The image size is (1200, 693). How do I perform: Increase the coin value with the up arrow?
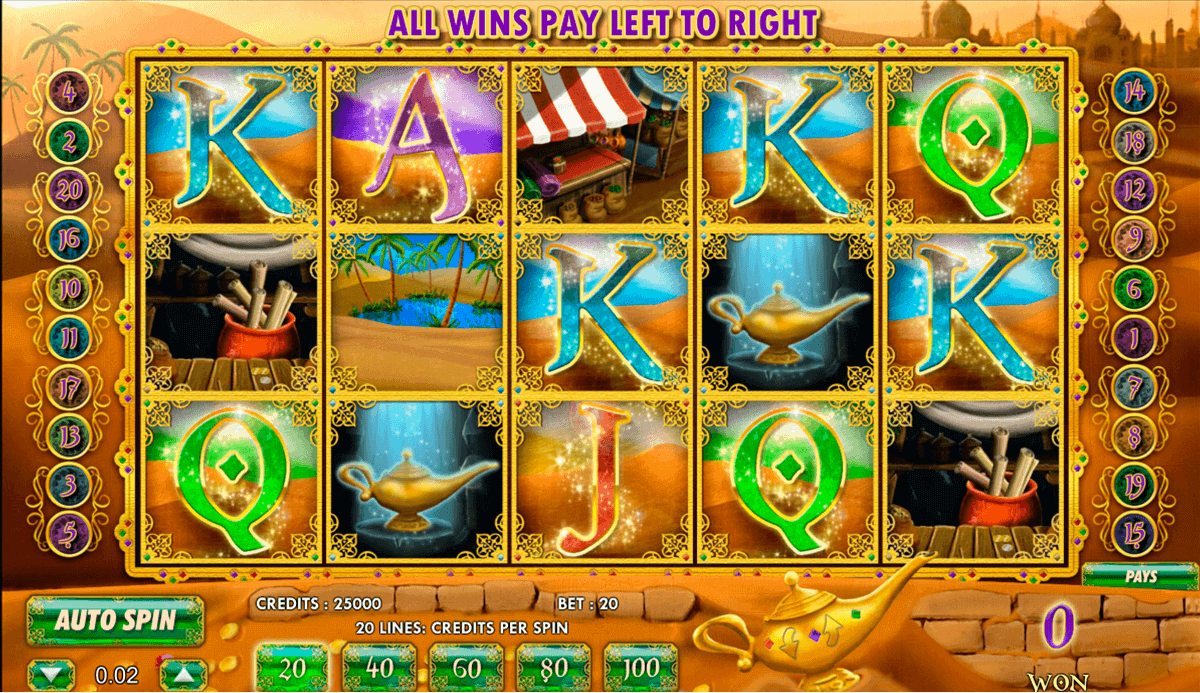pyautogui.click(x=175, y=673)
